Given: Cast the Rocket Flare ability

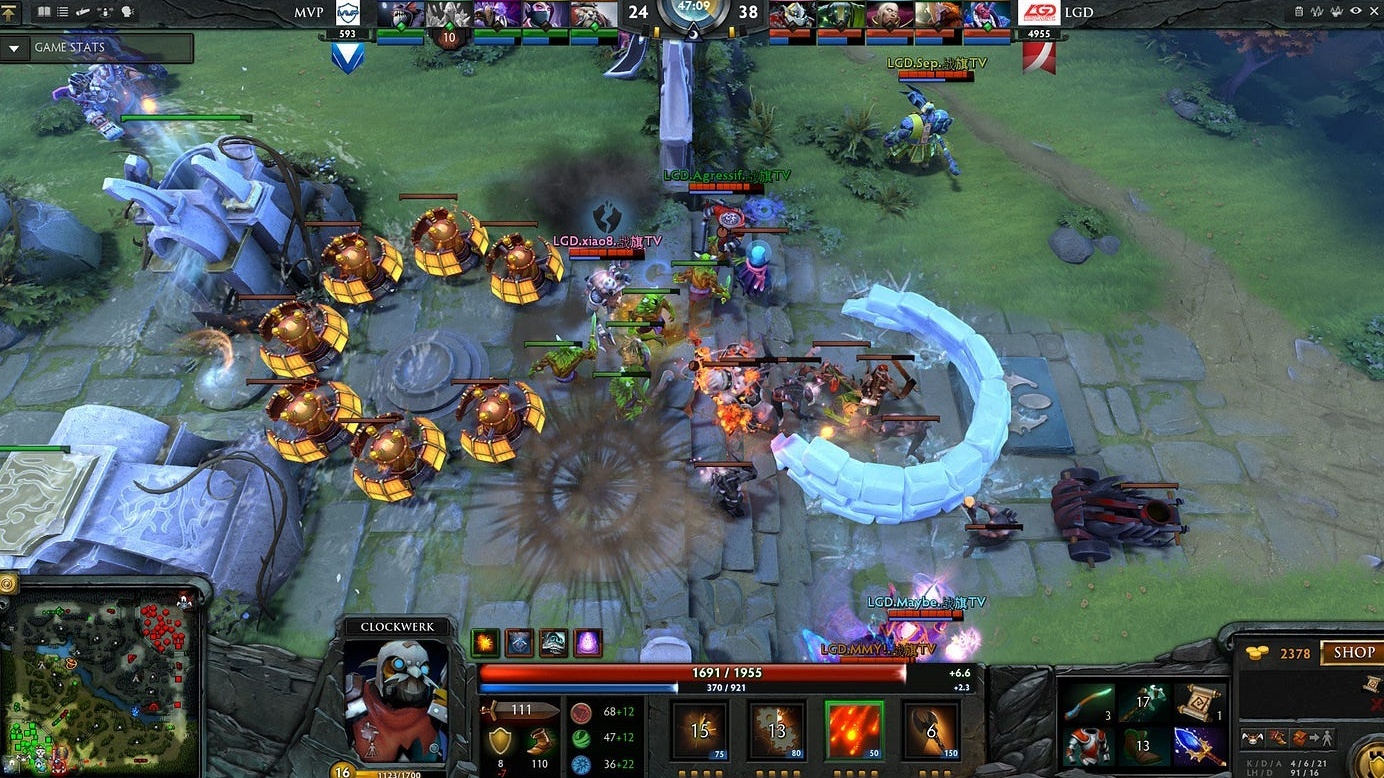Looking at the screenshot, I should 855,730.
